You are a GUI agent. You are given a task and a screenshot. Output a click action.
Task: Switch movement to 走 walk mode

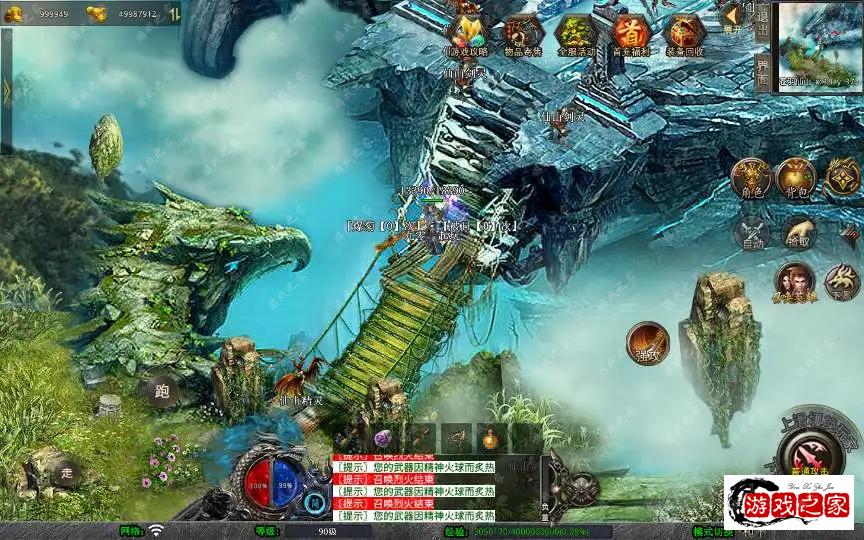click(67, 472)
